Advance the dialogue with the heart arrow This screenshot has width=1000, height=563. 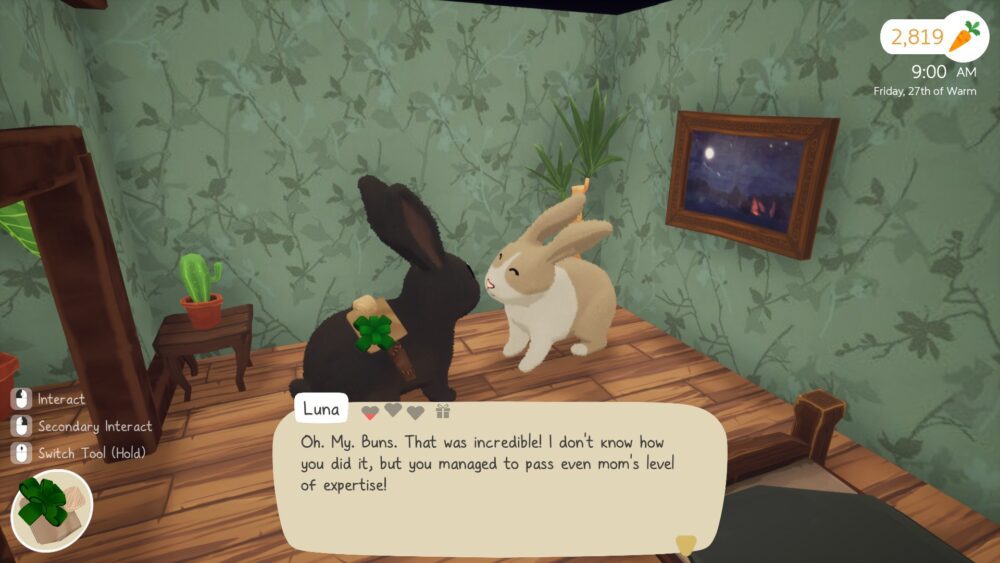685,544
